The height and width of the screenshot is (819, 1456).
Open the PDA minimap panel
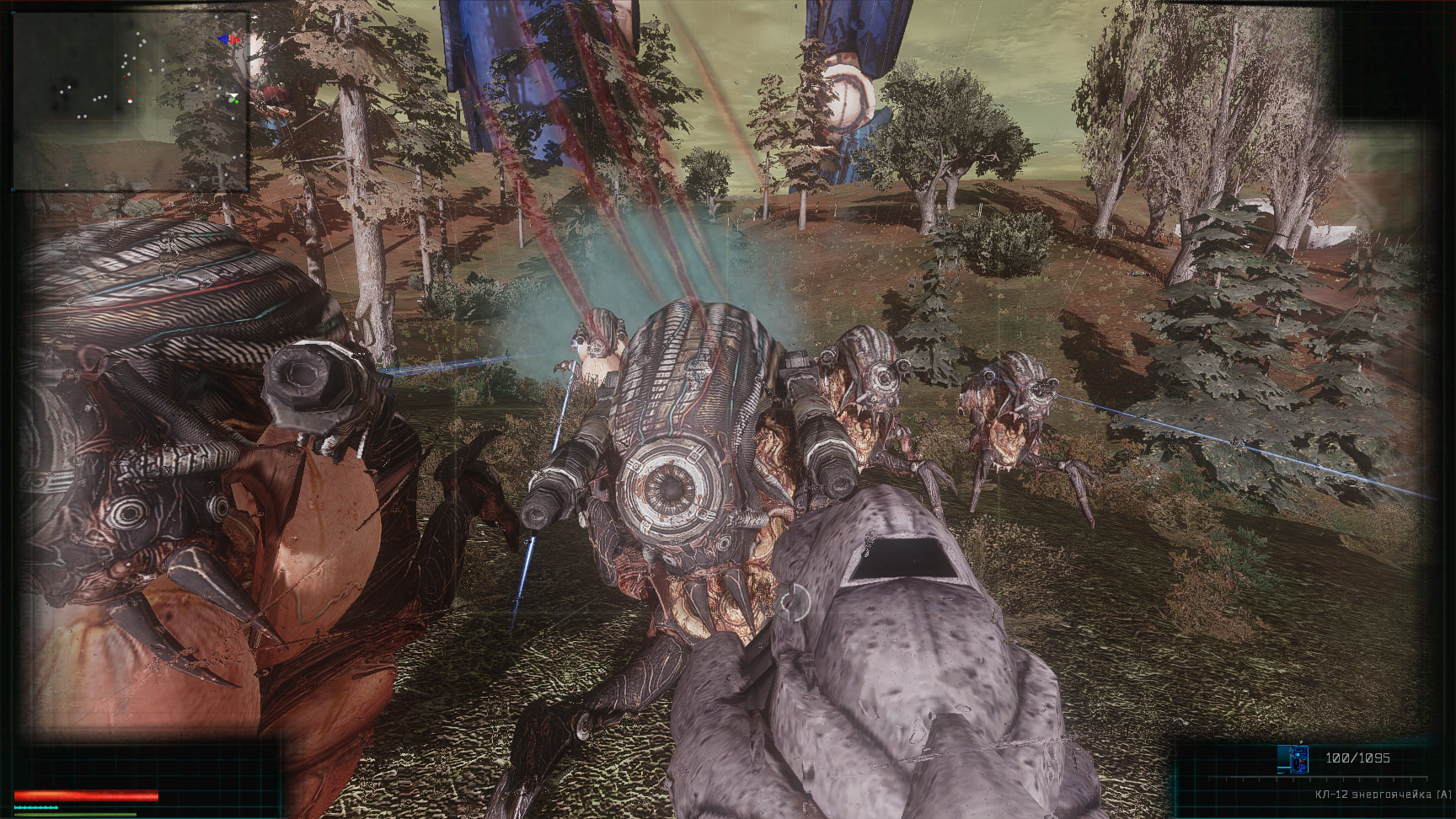(x=130, y=101)
